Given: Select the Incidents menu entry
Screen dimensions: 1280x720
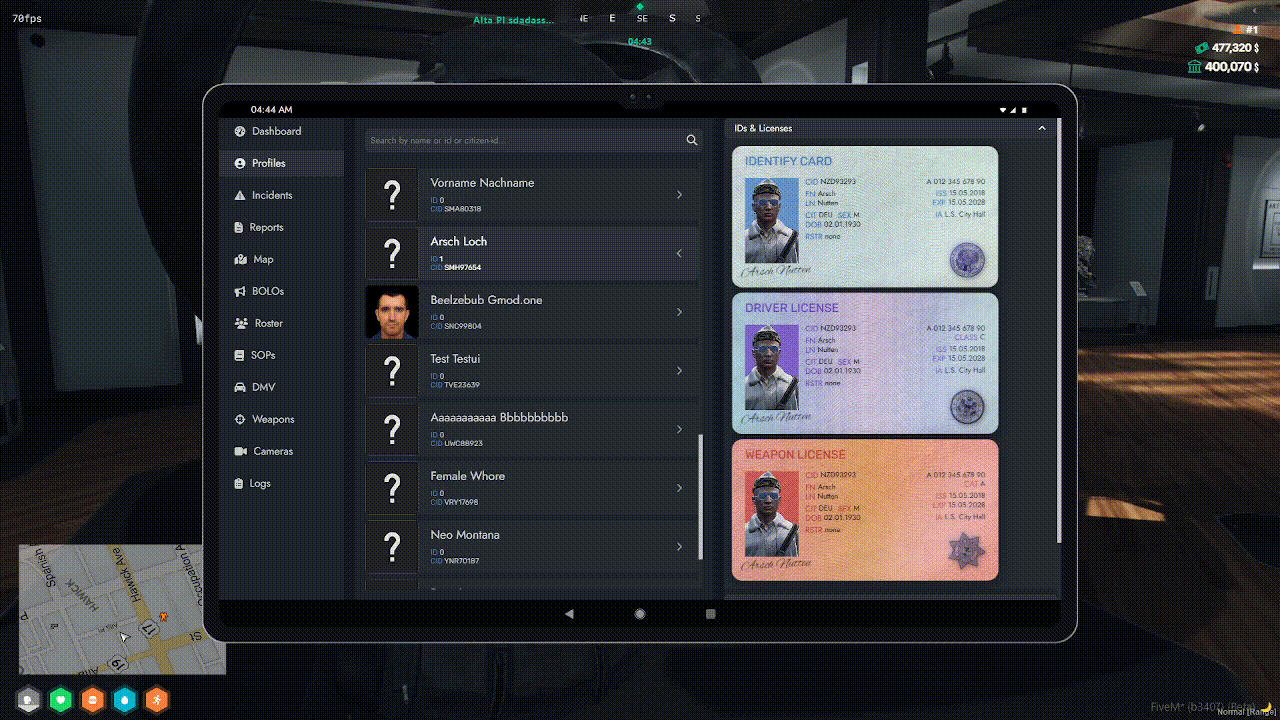Looking at the screenshot, I should tap(272, 195).
